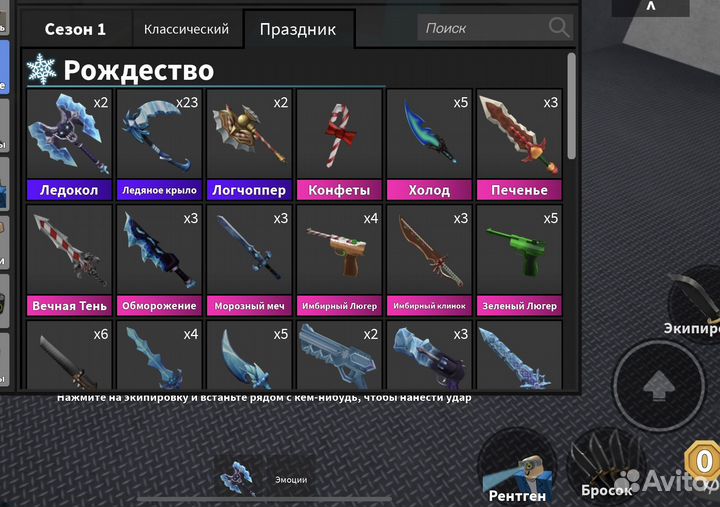The width and height of the screenshot is (720, 507).
Task: Pick the Вечная Тень knife
Action: tap(68, 260)
